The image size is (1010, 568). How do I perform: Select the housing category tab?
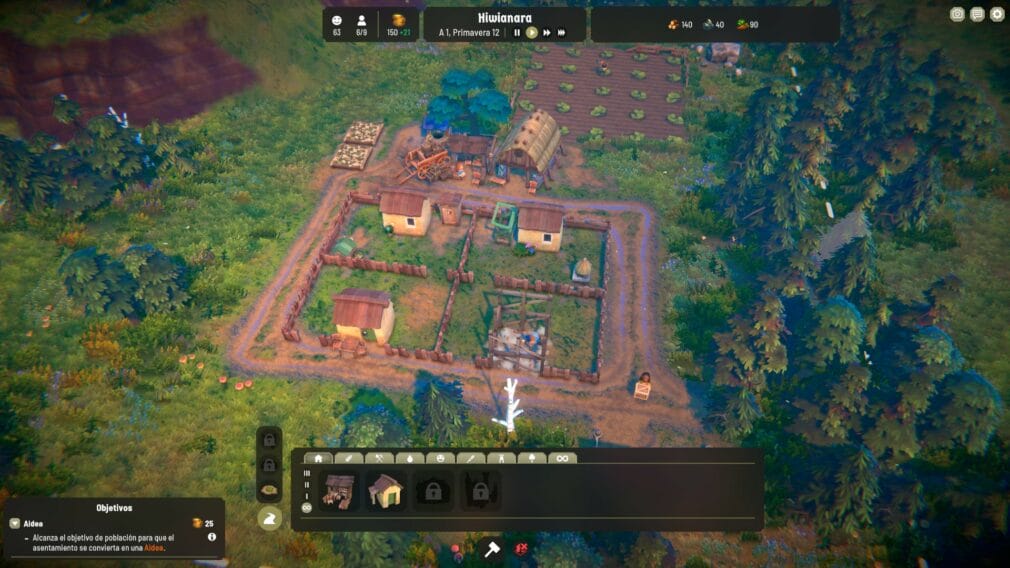pos(318,458)
